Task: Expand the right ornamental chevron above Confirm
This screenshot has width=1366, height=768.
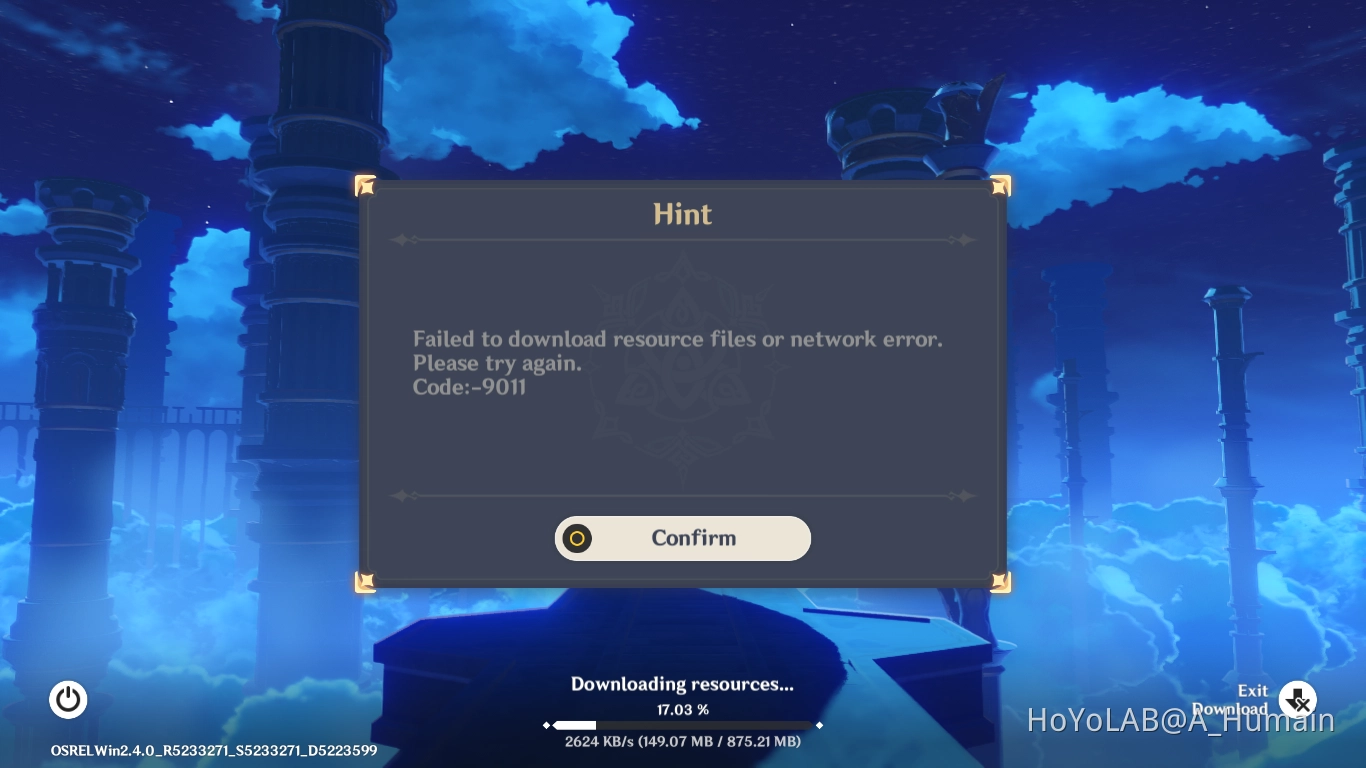Action: pos(963,496)
